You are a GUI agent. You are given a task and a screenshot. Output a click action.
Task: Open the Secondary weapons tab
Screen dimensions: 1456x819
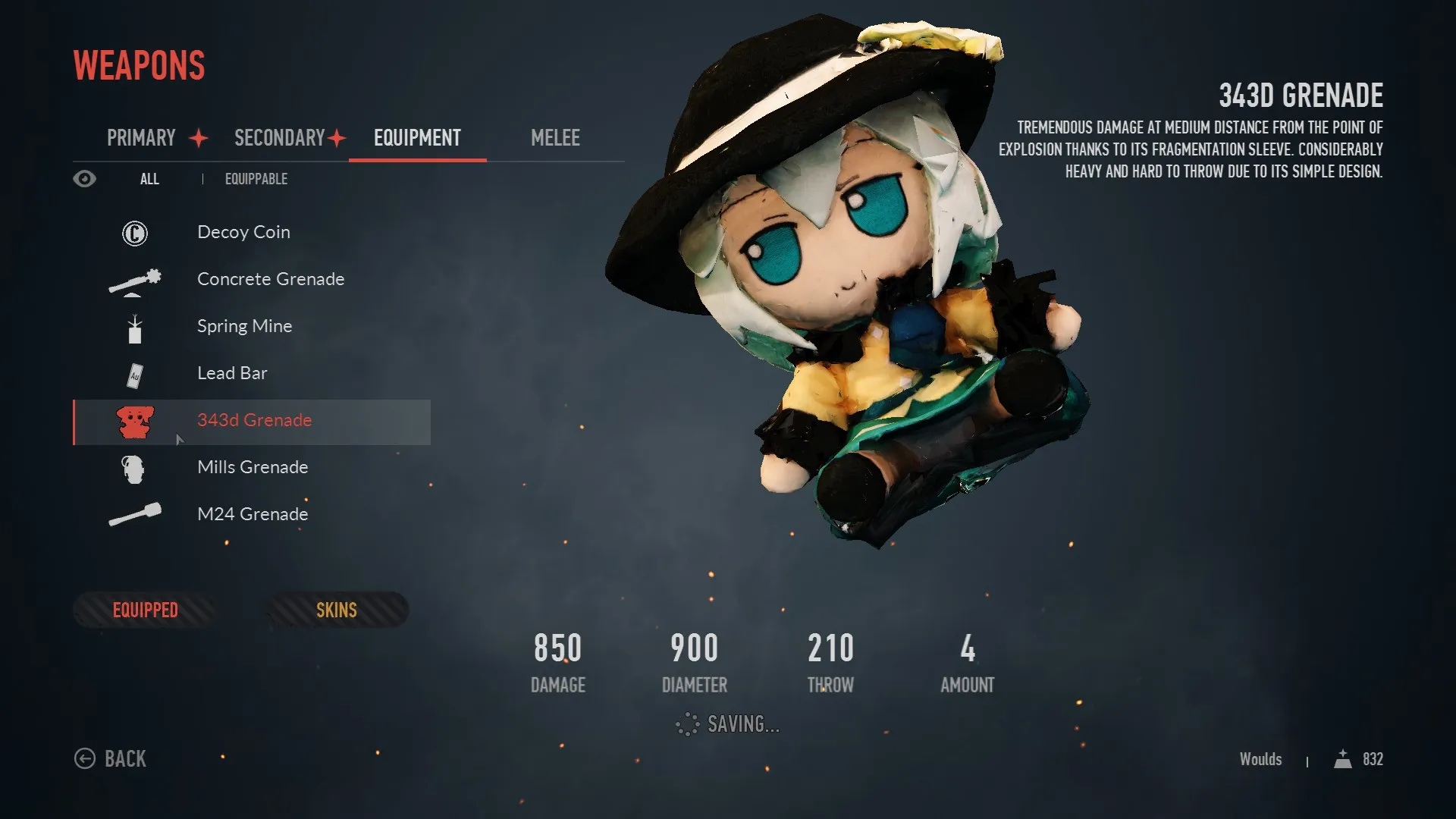click(x=279, y=138)
